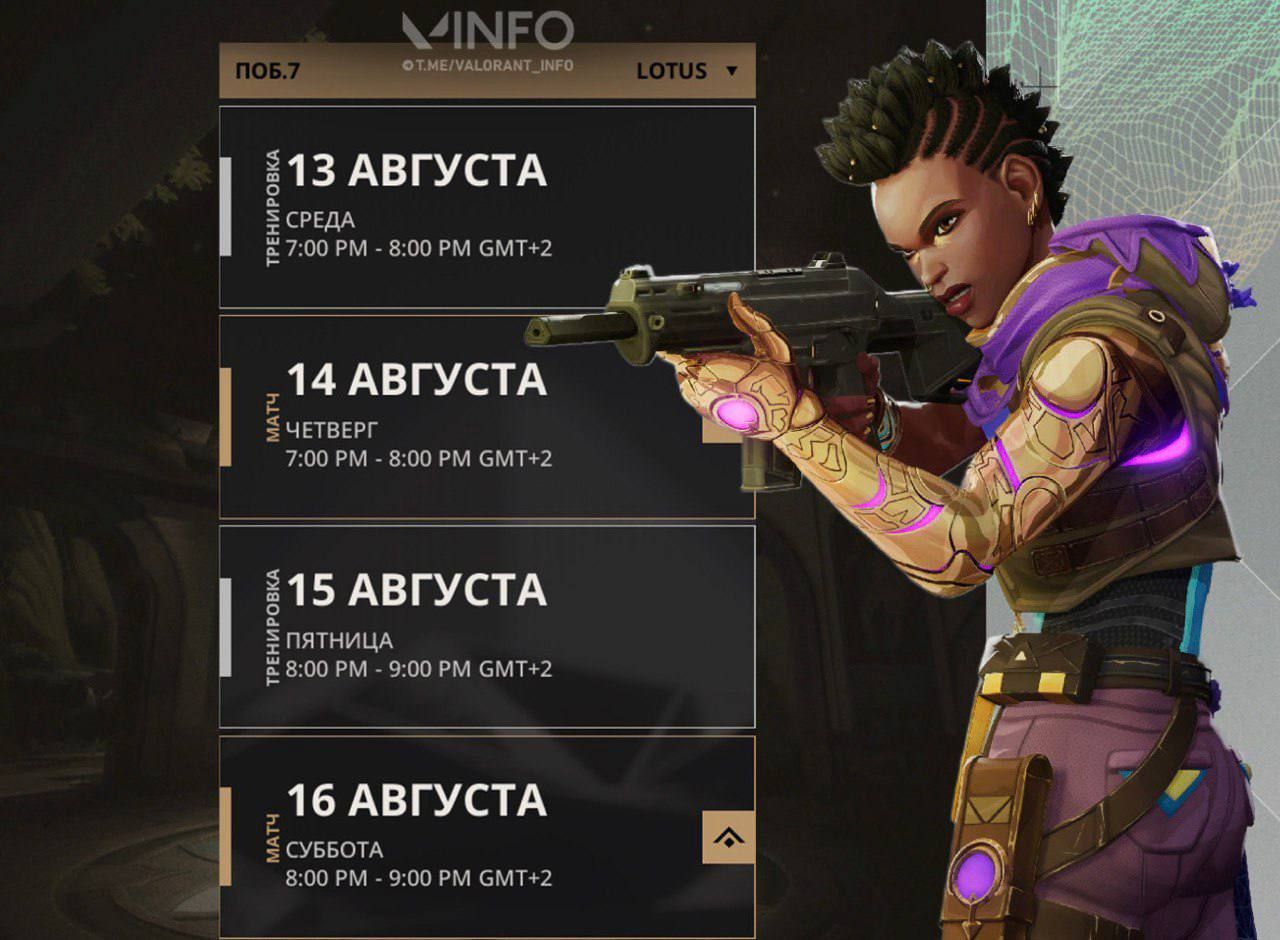
Task: Open the LOTUS map dropdown
Action: [x=688, y=71]
